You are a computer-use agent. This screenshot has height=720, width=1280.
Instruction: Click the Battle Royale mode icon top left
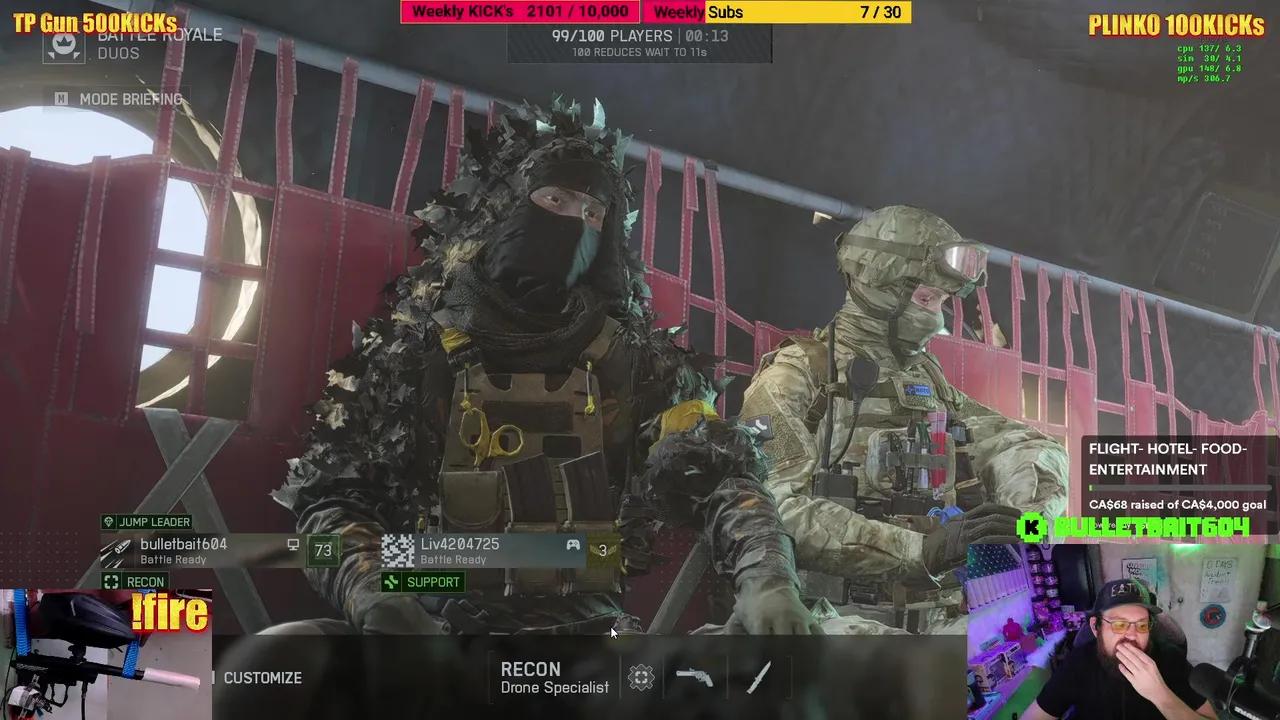tap(66, 44)
